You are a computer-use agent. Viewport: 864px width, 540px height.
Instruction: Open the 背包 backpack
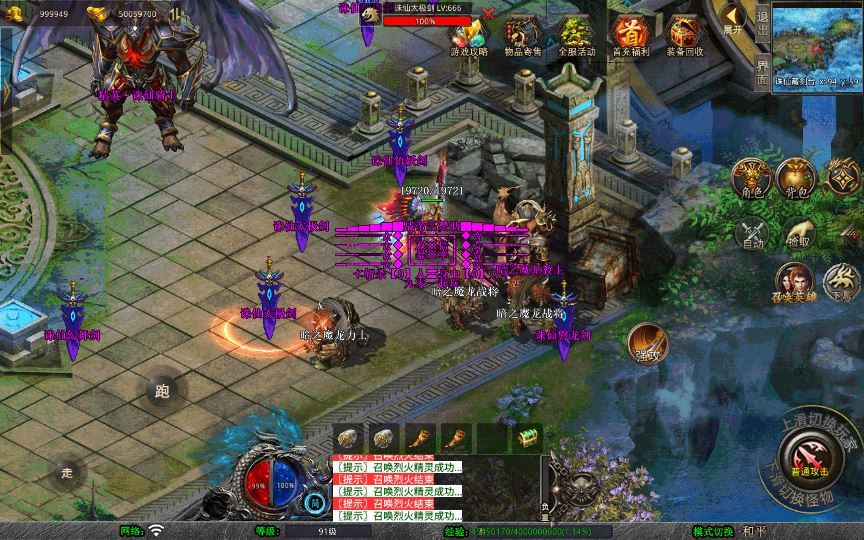coord(797,177)
